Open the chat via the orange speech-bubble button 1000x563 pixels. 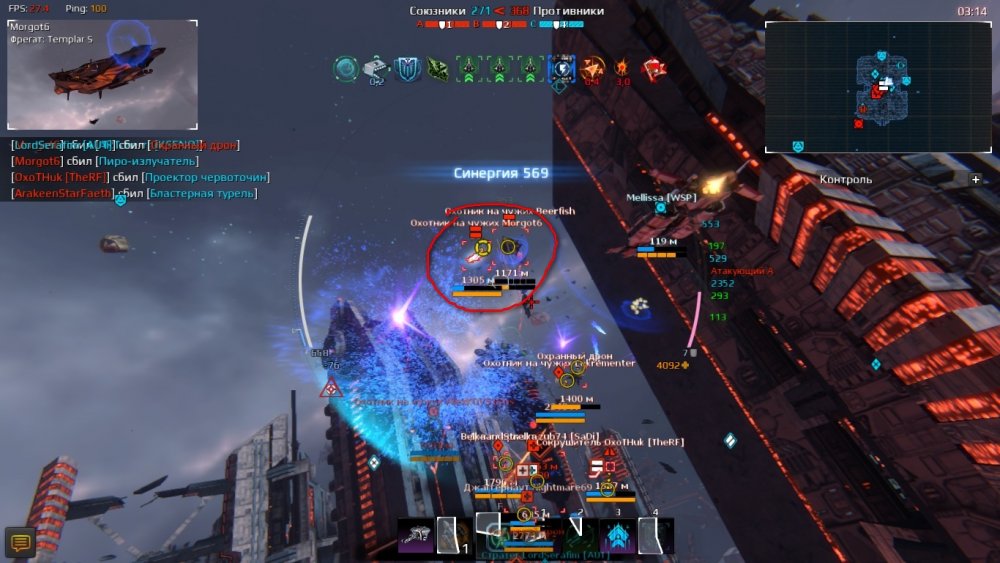pos(20,542)
